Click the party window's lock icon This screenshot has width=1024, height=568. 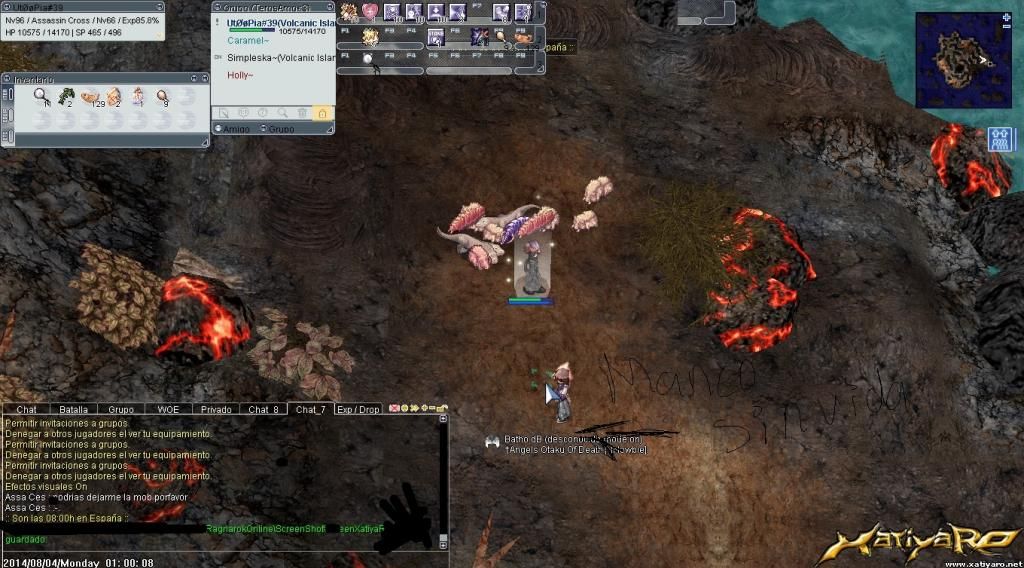(322, 114)
